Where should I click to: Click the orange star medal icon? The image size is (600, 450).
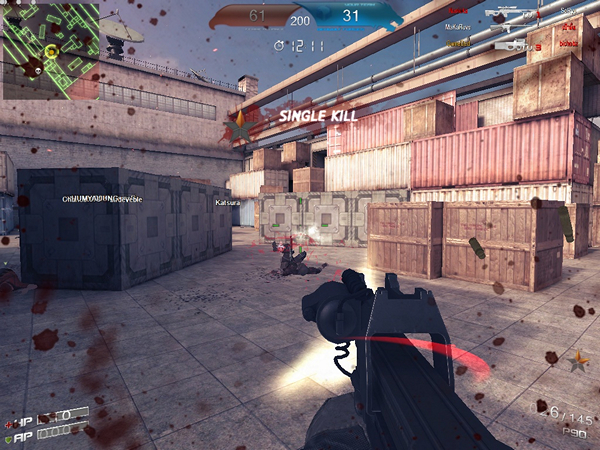pyautogui.click(x=578, y=359)
